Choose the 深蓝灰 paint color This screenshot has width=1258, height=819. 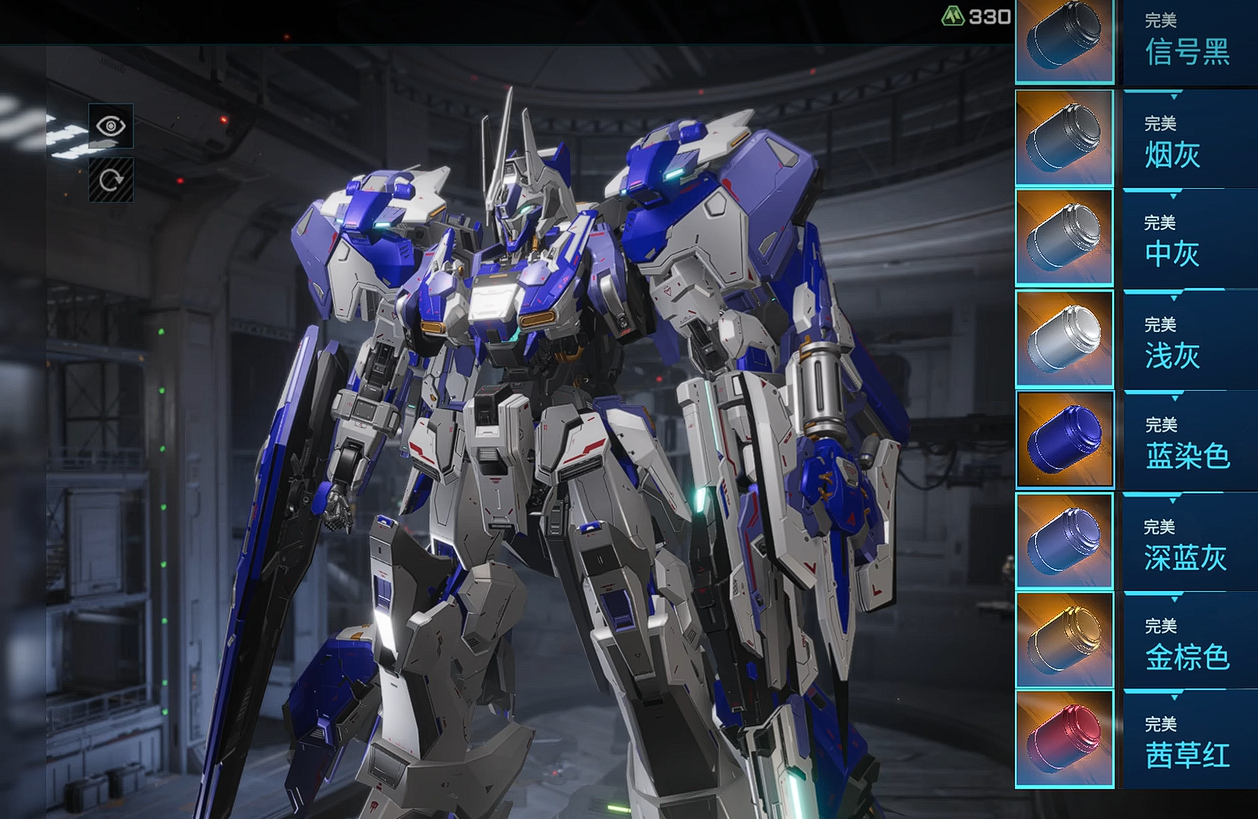click(1064, 541)
